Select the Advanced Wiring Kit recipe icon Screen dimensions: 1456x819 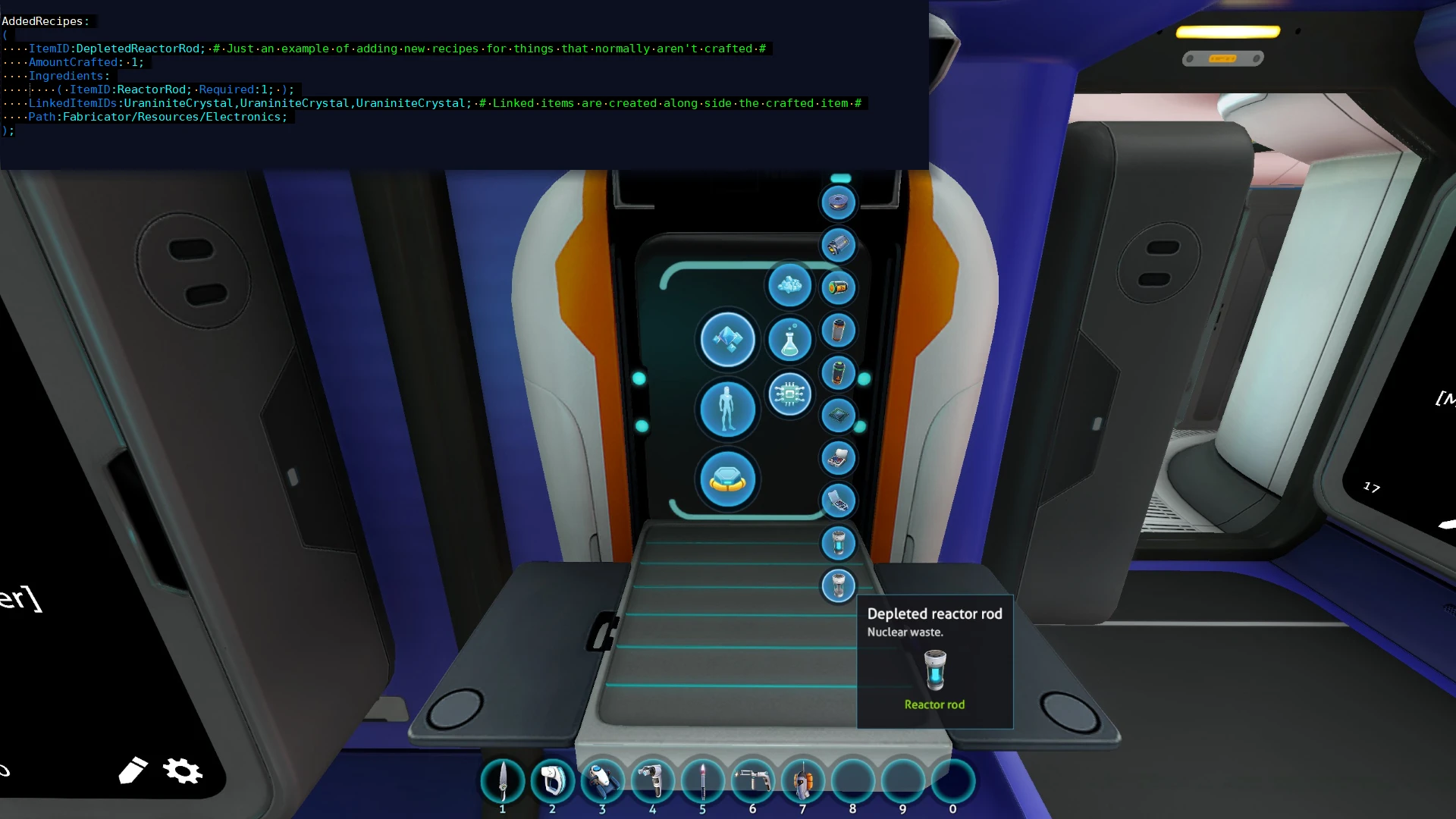pyautogui.click(x=839, y=501)
